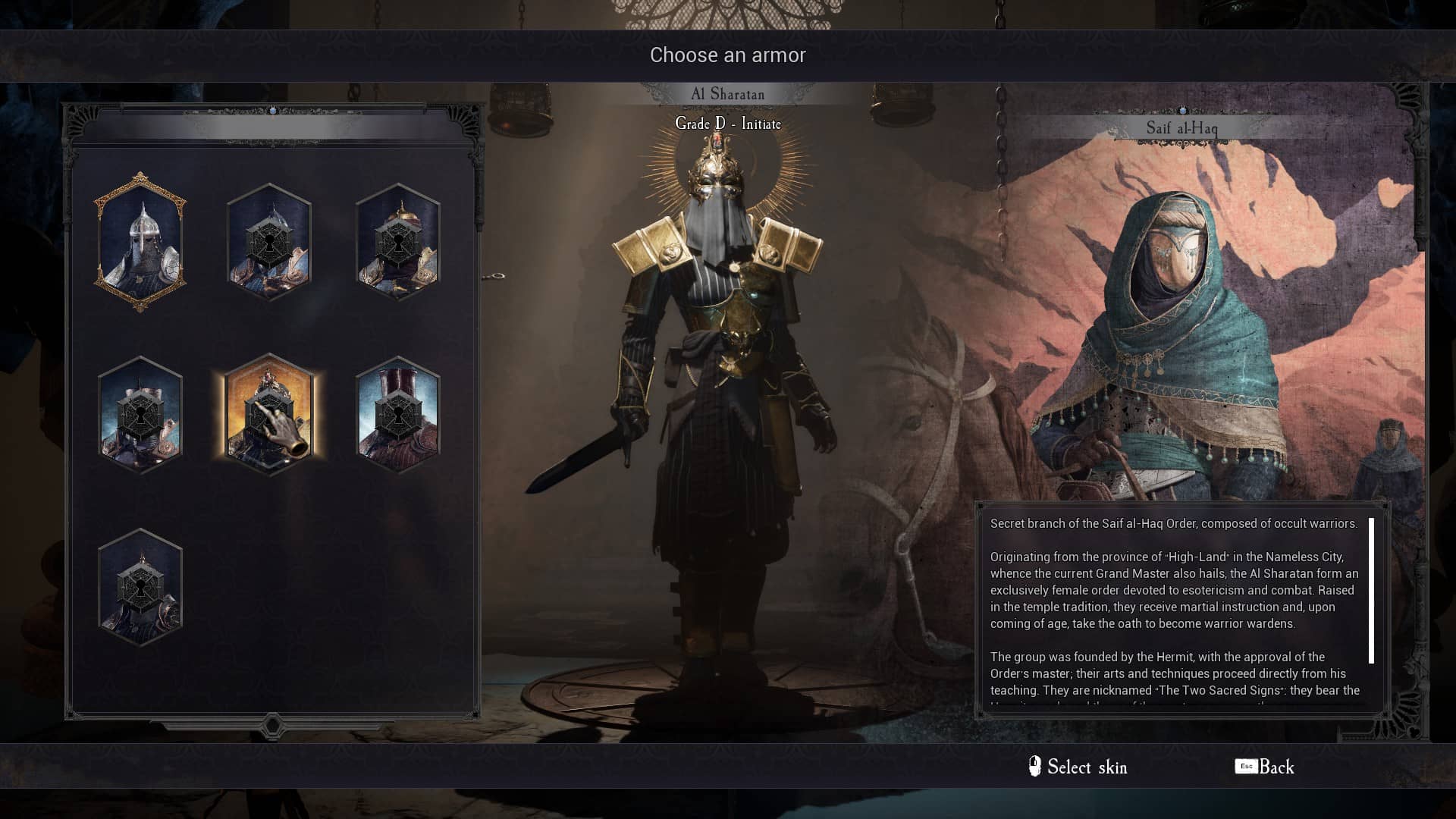Pick the orange-highlighted locked armor tile
Viewport: 1456px width, 819px height.
[x=269, y=415]
